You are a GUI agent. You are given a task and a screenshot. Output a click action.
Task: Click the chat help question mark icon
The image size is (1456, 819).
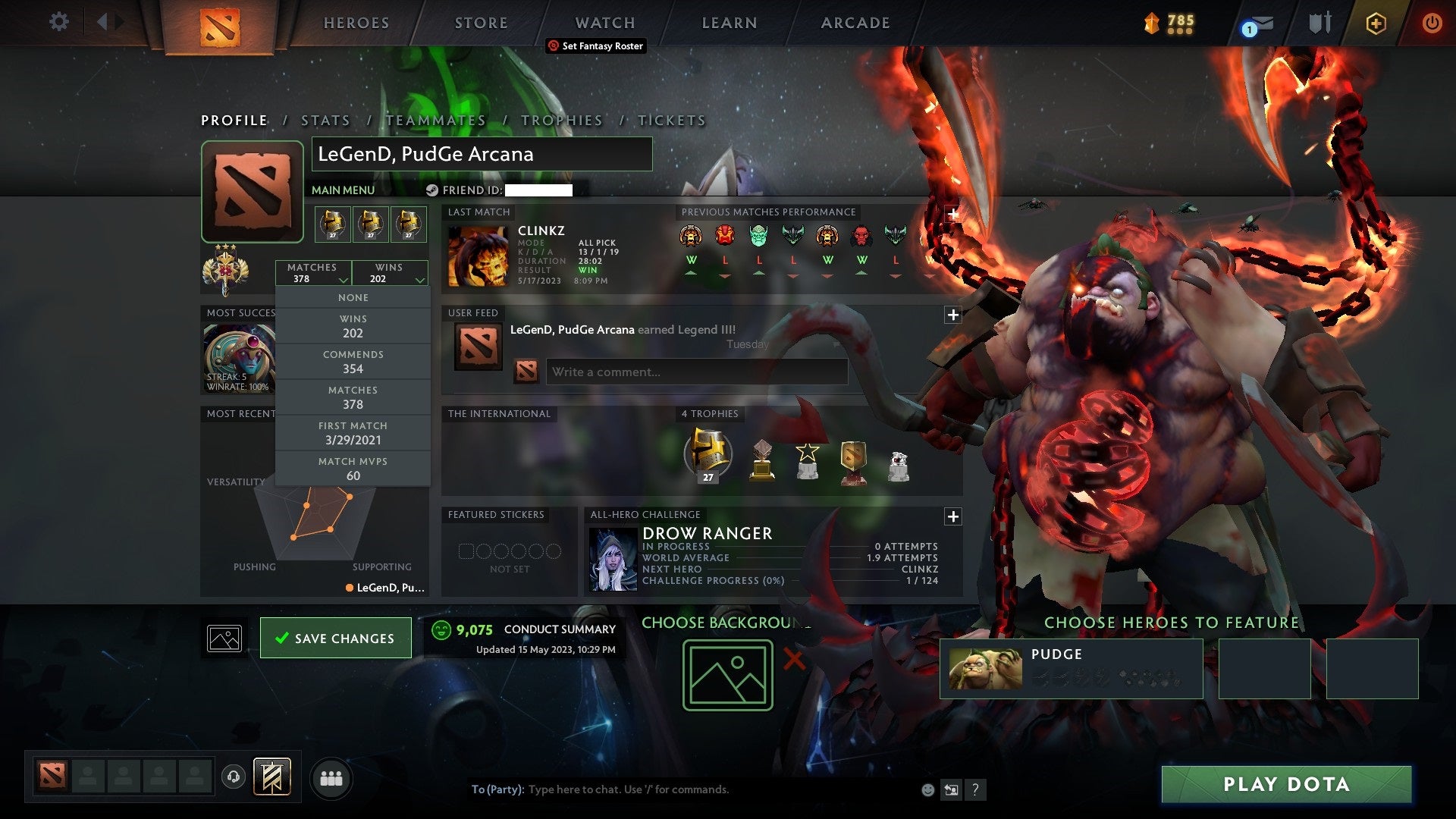(x=976, y=789)
